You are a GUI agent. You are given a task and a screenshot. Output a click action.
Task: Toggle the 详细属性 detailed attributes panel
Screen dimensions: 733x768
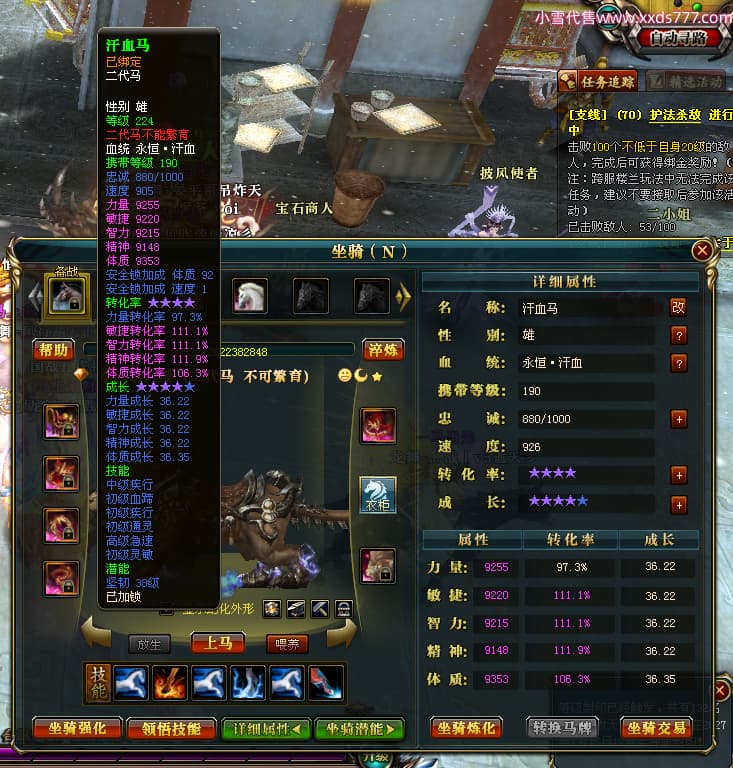coord(266,728)
